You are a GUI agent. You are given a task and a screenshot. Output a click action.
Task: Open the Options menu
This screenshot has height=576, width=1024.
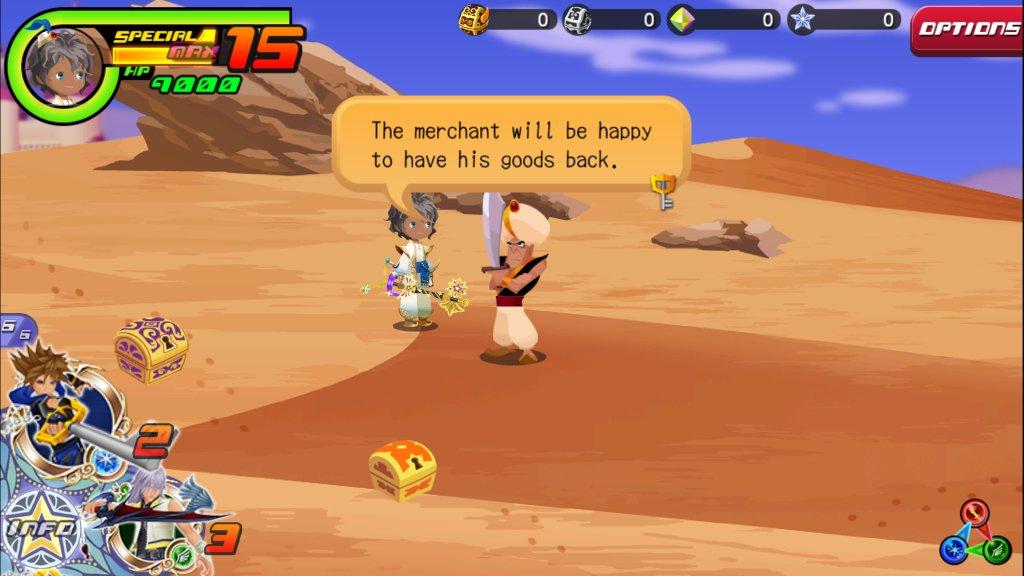pos(967,29)
